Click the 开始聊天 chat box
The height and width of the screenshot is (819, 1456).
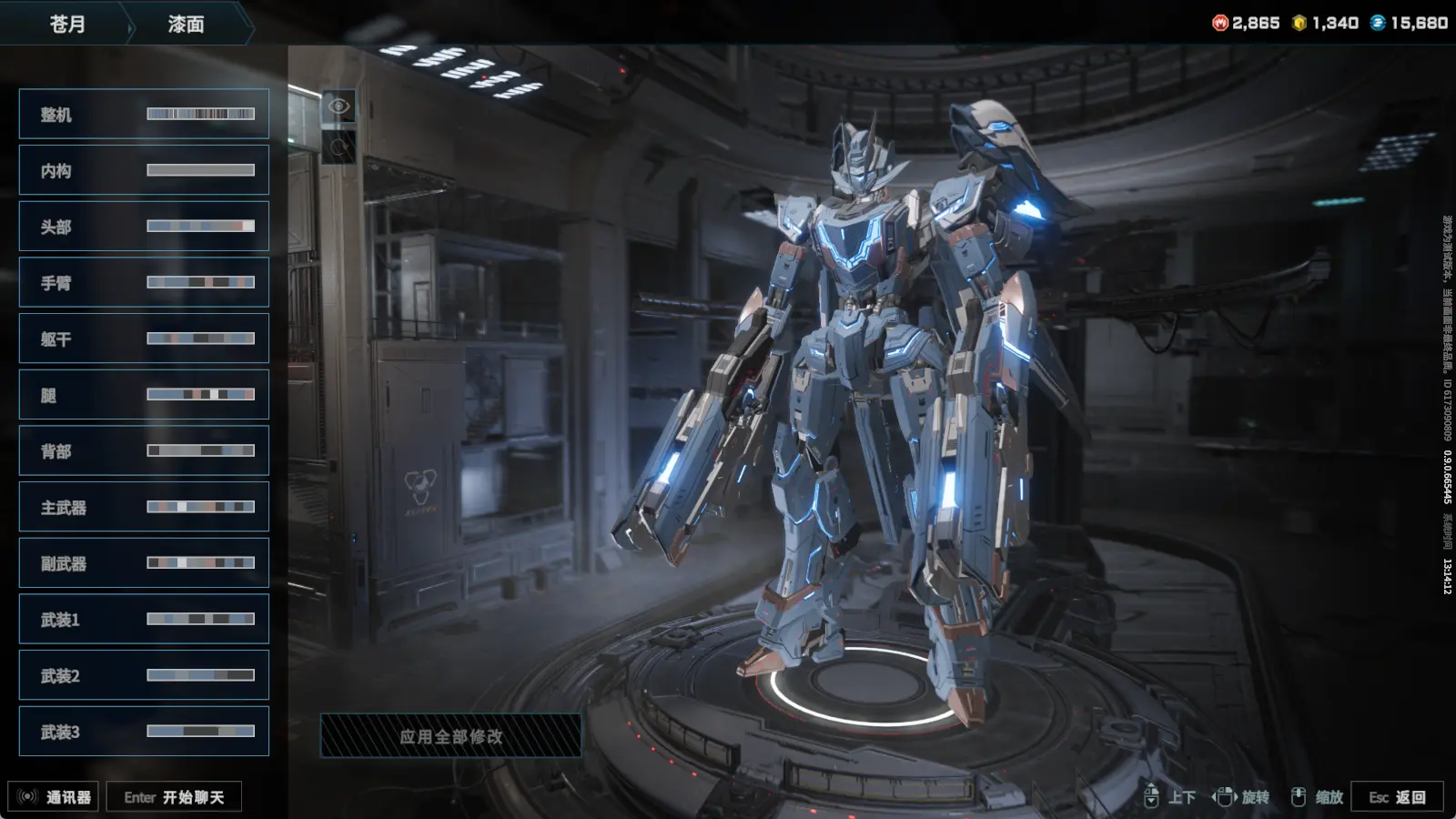point(174,797)
